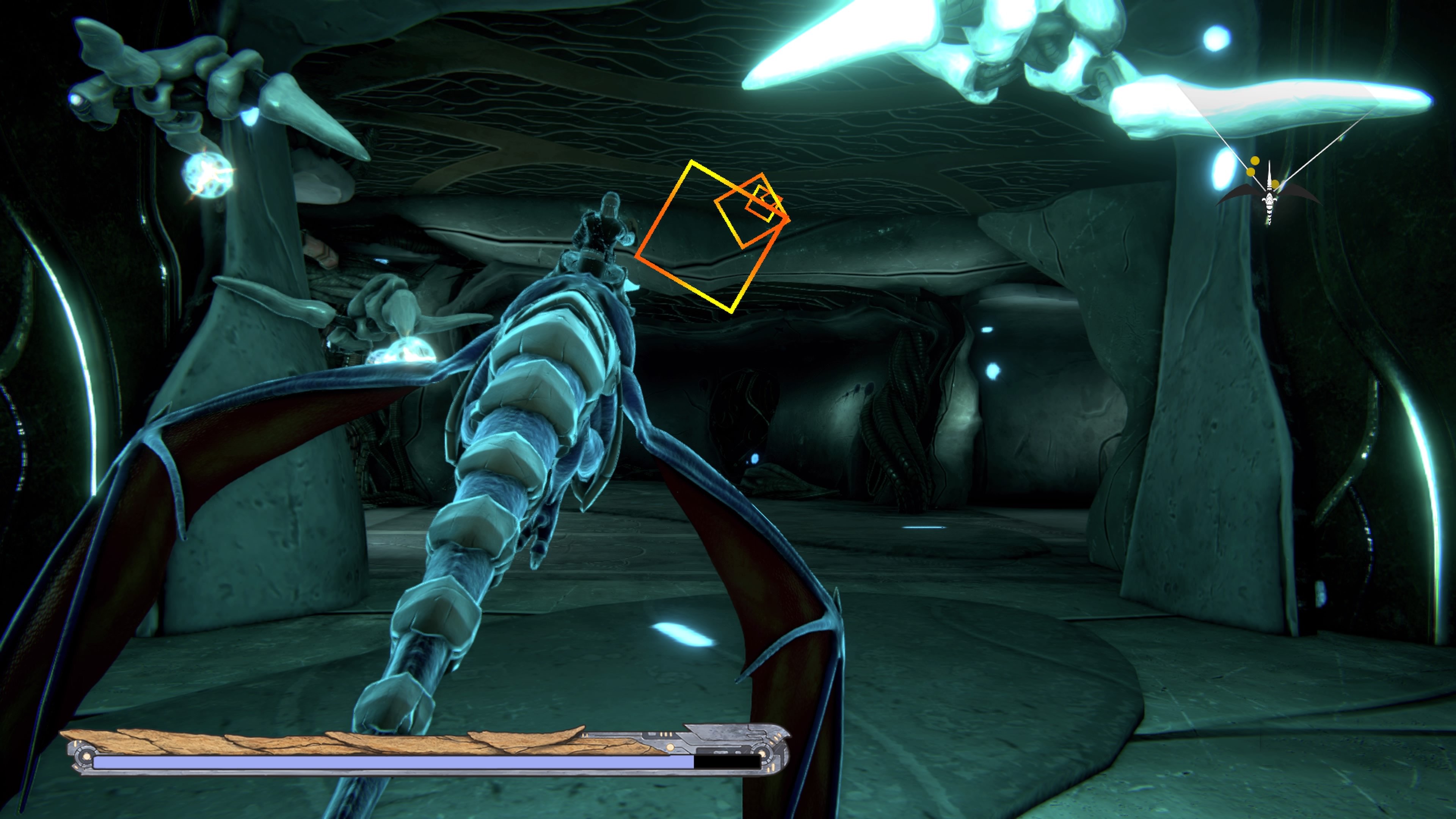Click the yellow enemy dot inside radar view cone
Image resolution: width=1456 pixels, height=819 pixels.
pyautogui.click(x=1255, y=160)
